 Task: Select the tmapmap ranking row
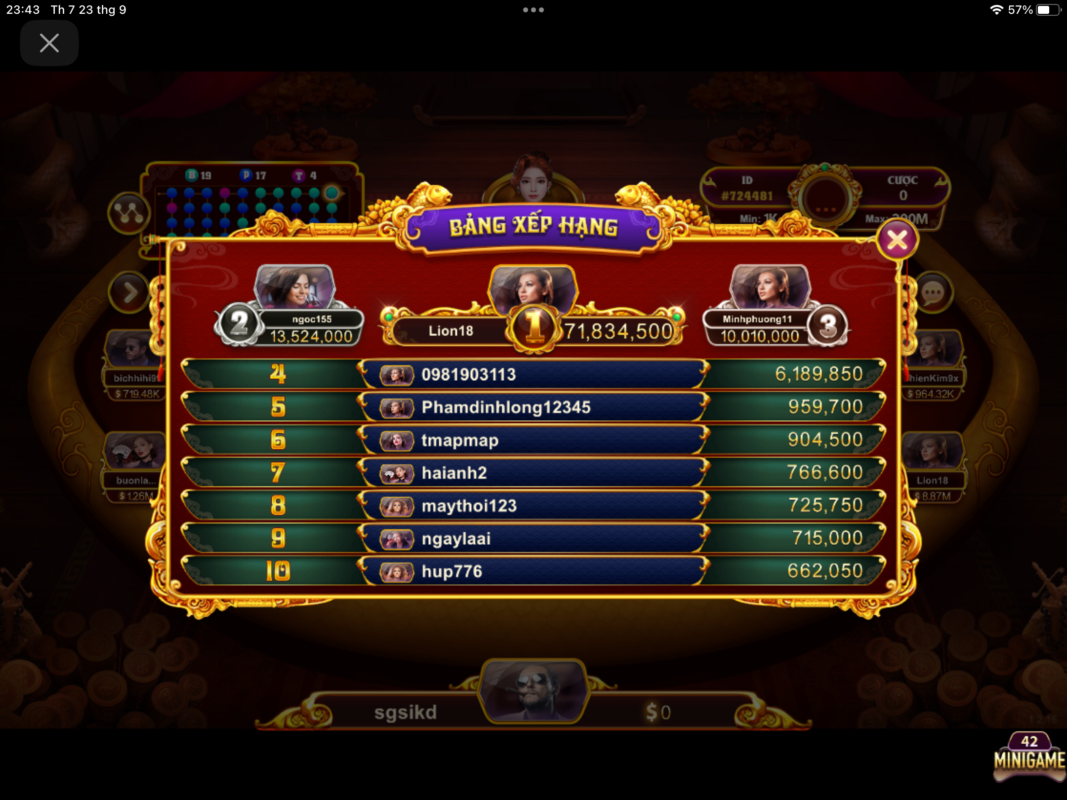coord(533,440)
